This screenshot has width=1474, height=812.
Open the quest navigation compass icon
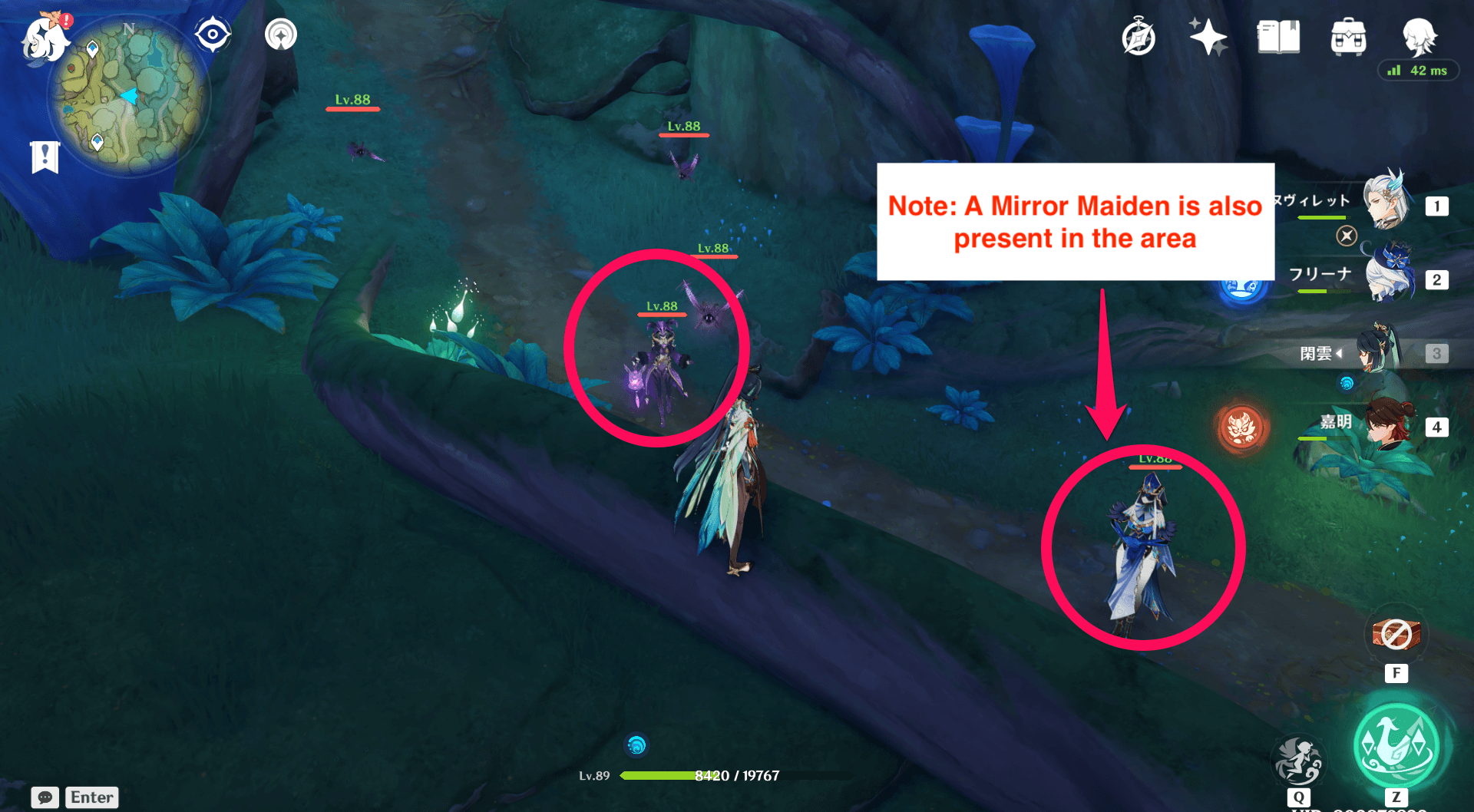[1138, 35]
